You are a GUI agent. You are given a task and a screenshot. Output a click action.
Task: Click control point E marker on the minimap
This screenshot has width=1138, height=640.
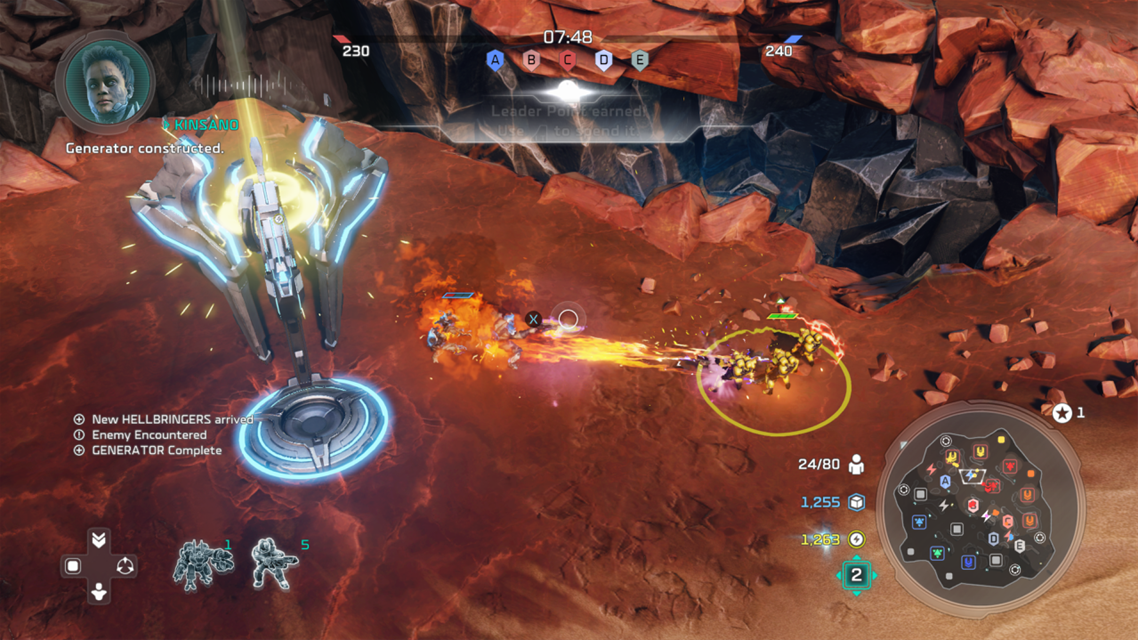(x=1019, y=546)
